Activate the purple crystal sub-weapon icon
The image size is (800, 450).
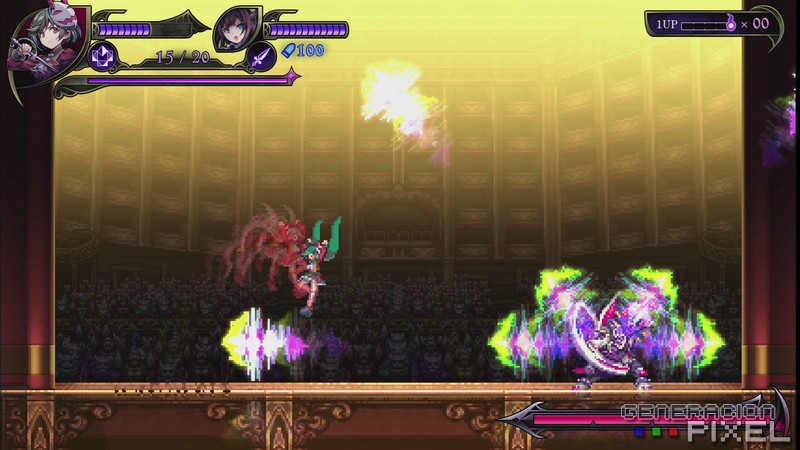103,56
